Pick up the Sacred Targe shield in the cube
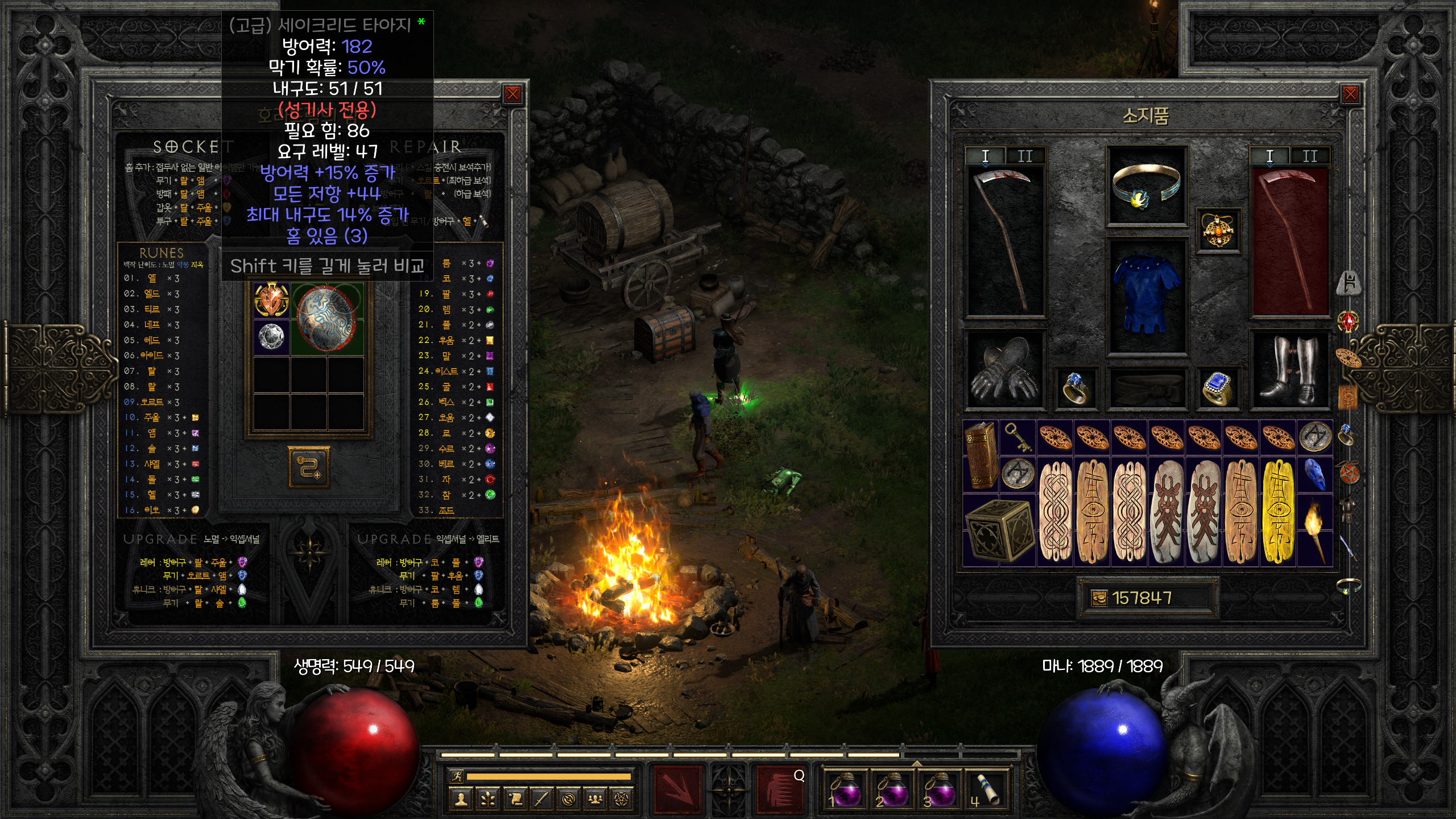This screenshot has height=819, width=1456. [326, 318]
